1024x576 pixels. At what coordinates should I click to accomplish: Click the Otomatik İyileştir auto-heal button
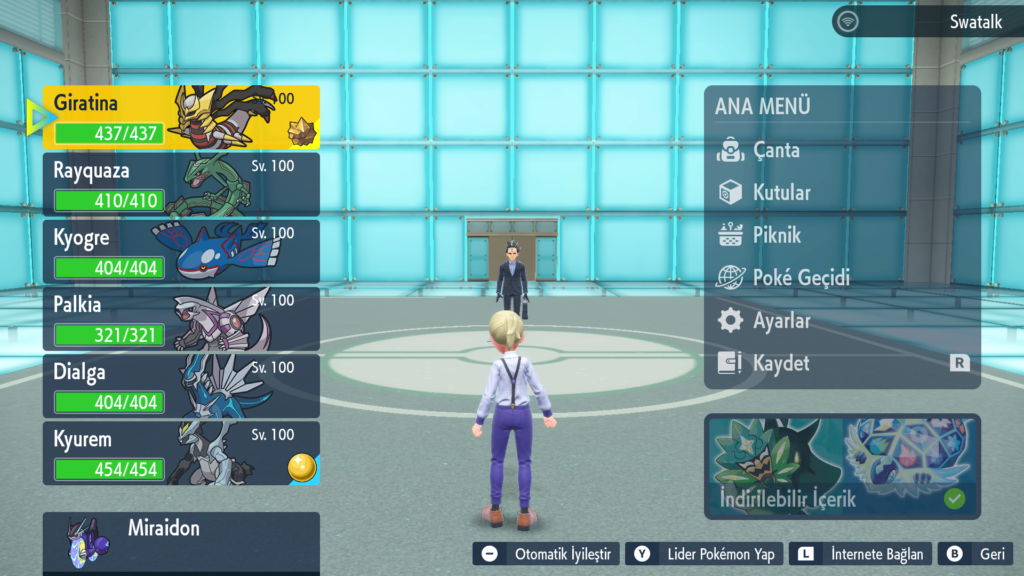[546, 554]
